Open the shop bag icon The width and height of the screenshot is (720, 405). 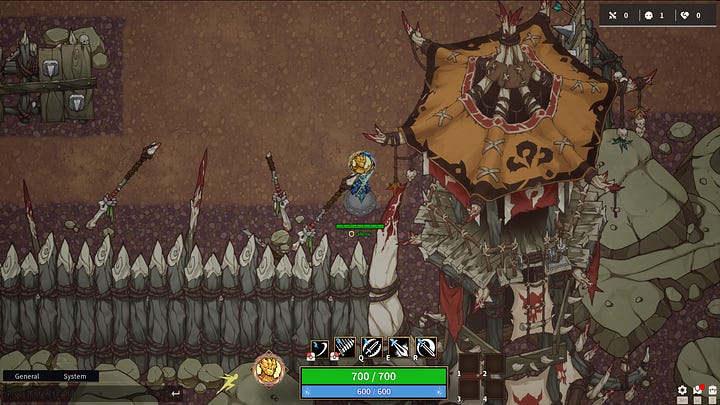[x=711, y=391]
